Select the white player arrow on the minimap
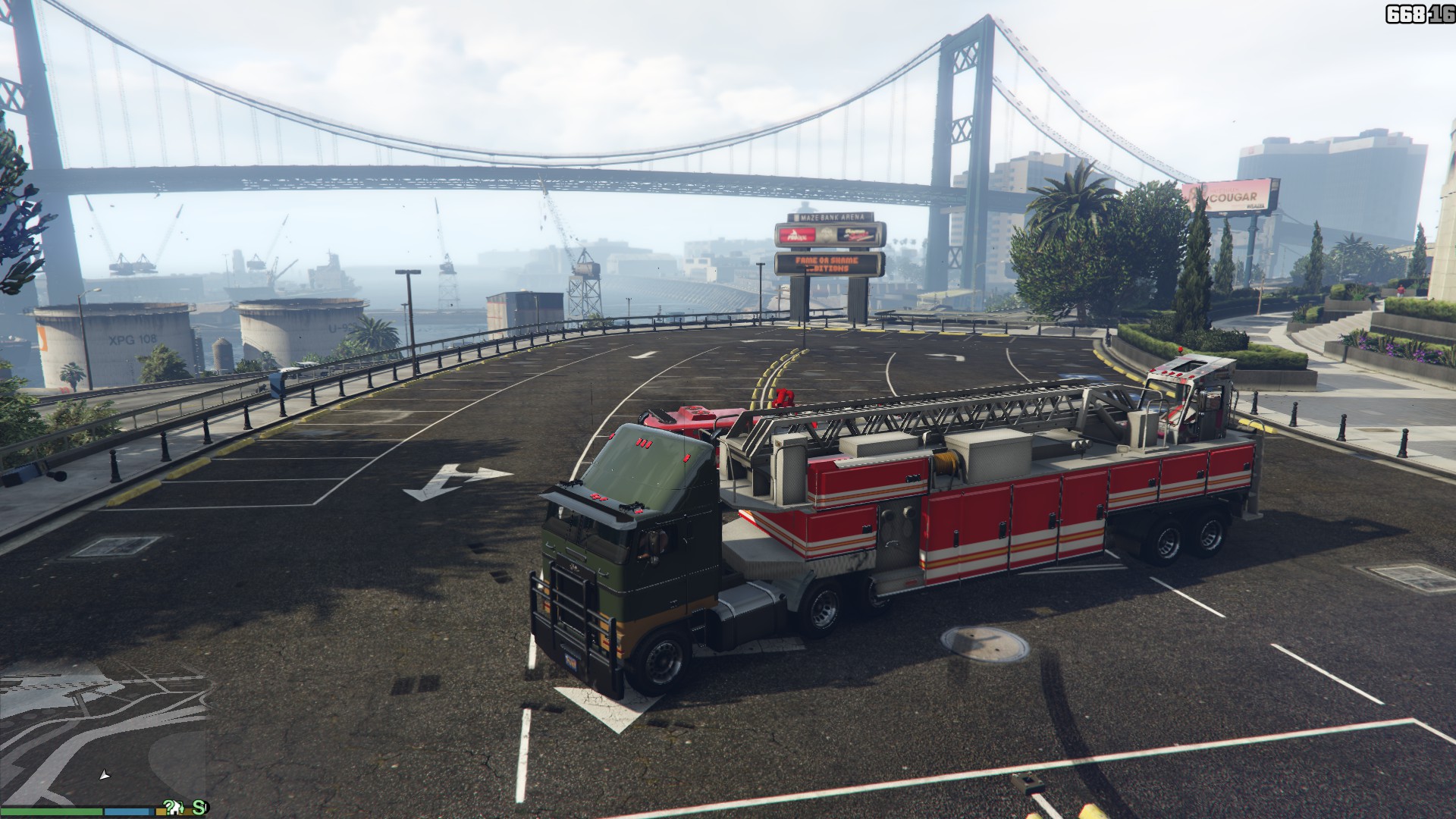Screen dimensions: 1456x819 (105, 774)
